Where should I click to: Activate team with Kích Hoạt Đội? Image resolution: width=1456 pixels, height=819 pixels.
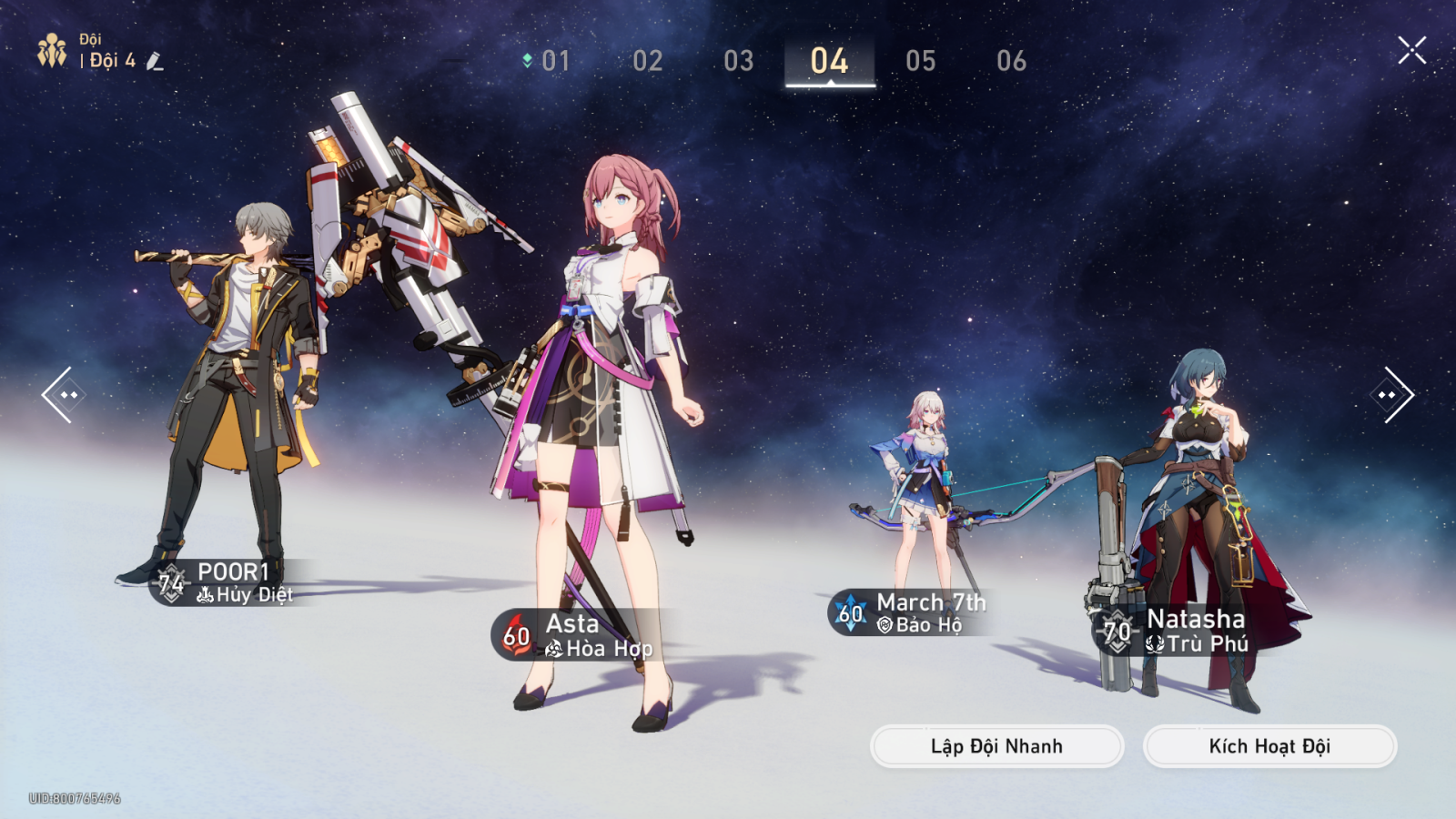click(1269, 746)
